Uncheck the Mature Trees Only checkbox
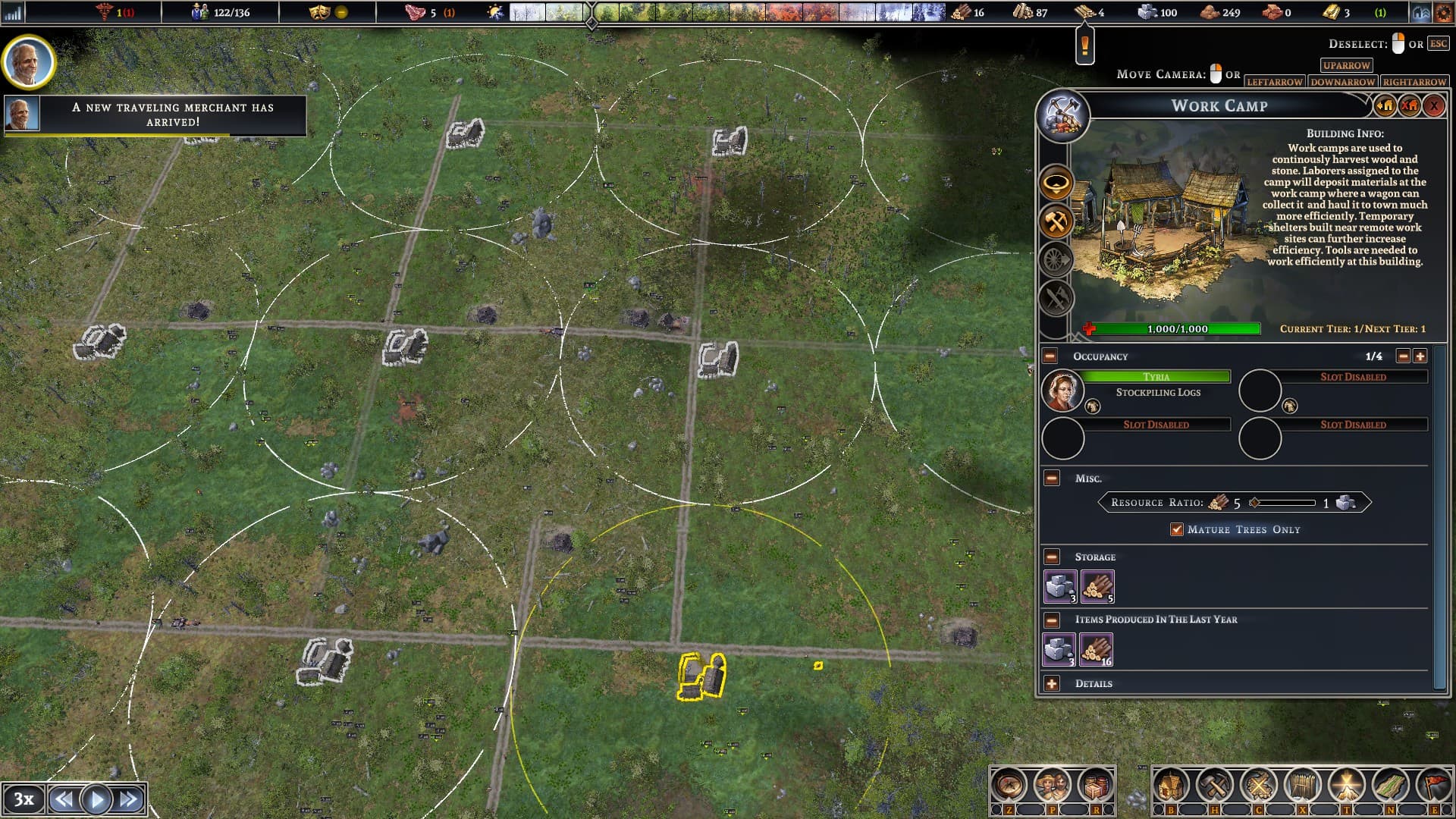The image size is (1456, 819). (1177, 530)
